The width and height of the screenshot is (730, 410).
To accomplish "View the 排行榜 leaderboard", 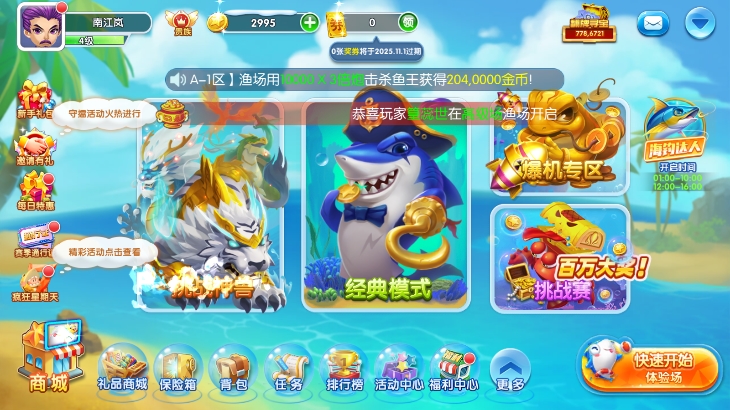I will (x=343, y=365).
